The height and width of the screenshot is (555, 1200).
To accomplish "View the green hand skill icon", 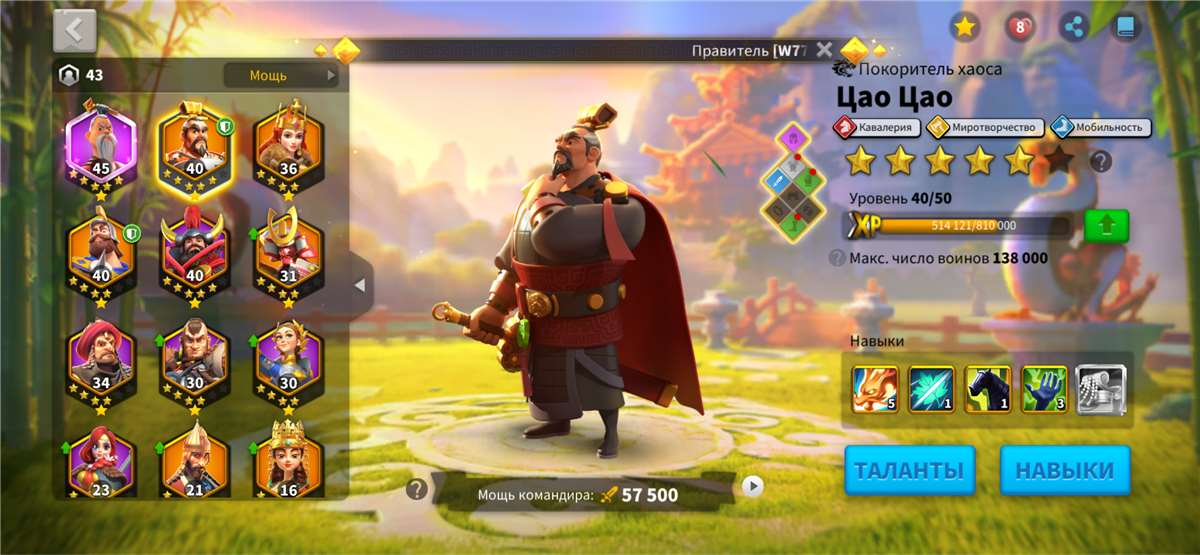I will coord(1044,389).
